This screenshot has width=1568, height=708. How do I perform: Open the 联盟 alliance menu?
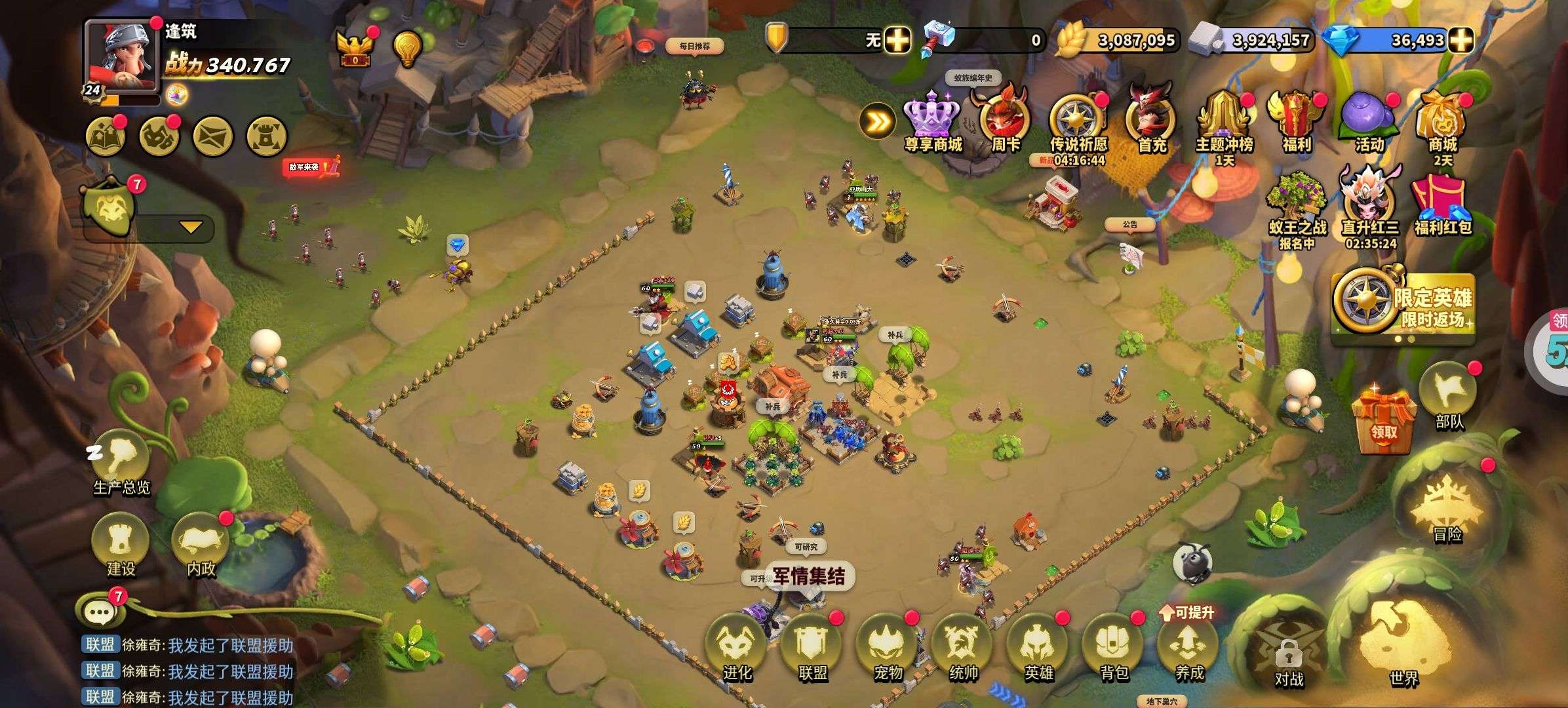[x=812, y=646]
